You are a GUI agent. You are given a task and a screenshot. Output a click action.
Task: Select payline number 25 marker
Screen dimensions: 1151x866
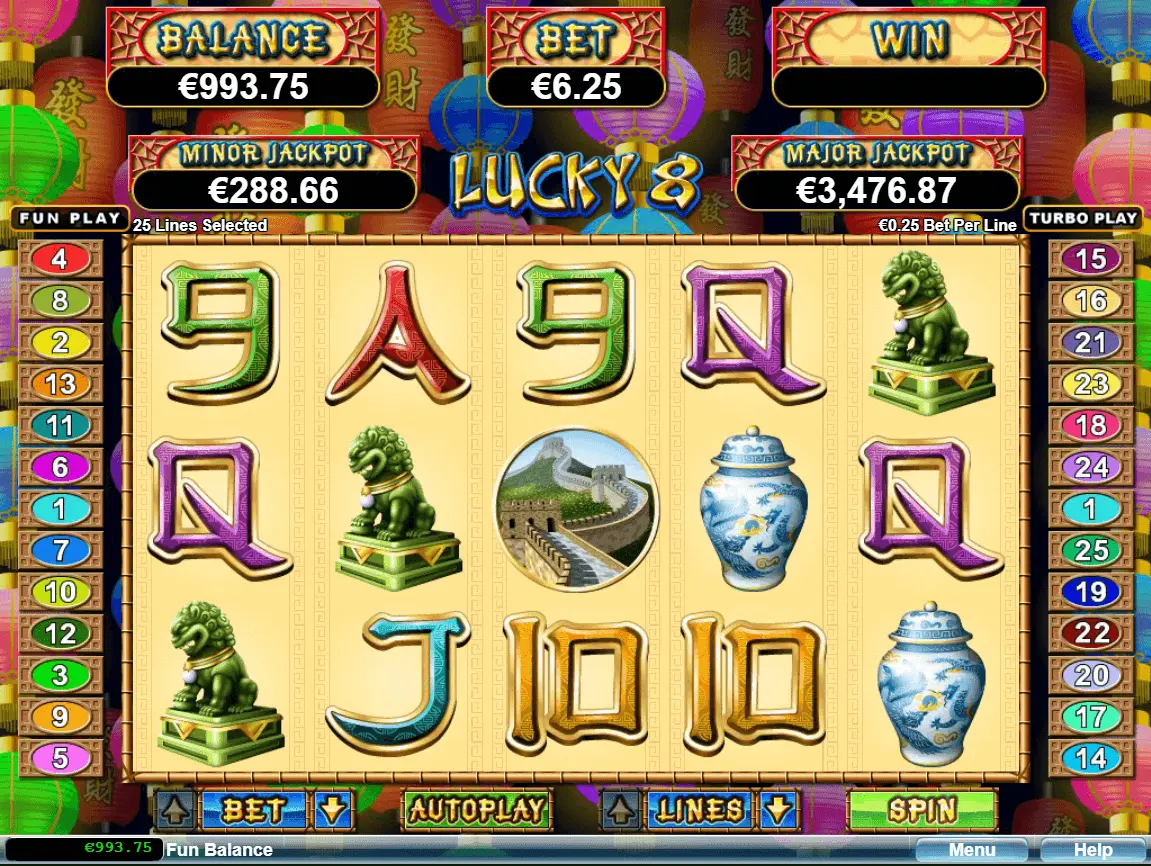(x=1090, y=550)
